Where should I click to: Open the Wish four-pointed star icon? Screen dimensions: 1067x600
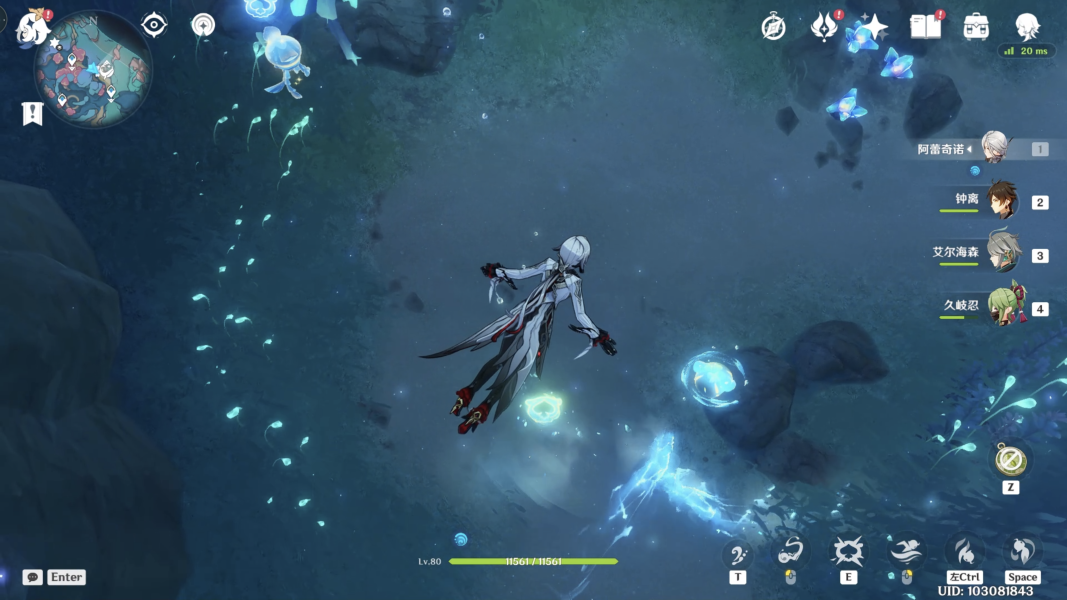pyautogui.click(x=875, y=27)
